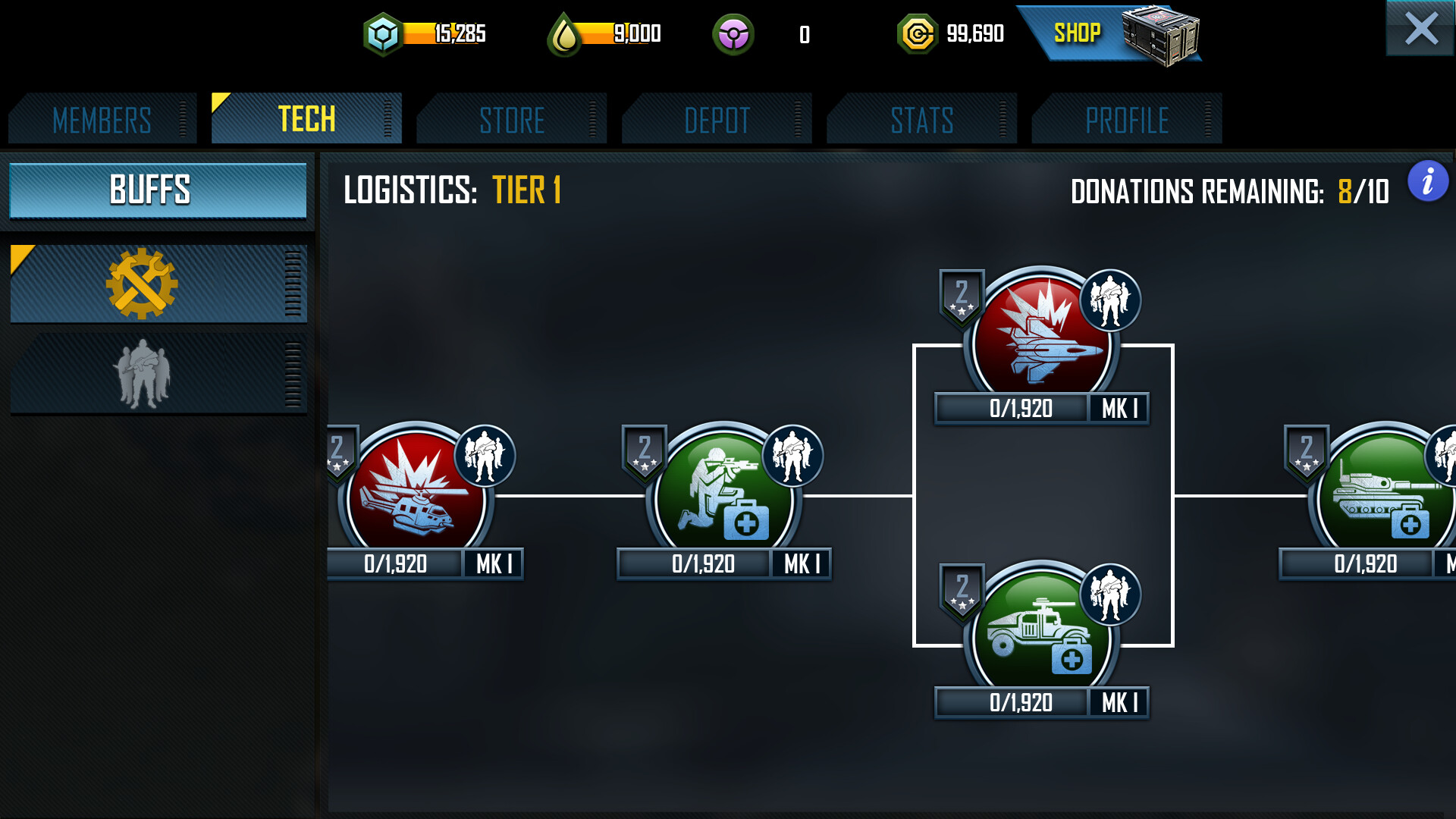Select the Tech tab
Image resolution: width=1456 pixels, height=819 pixels.
[x=306, y=119]
